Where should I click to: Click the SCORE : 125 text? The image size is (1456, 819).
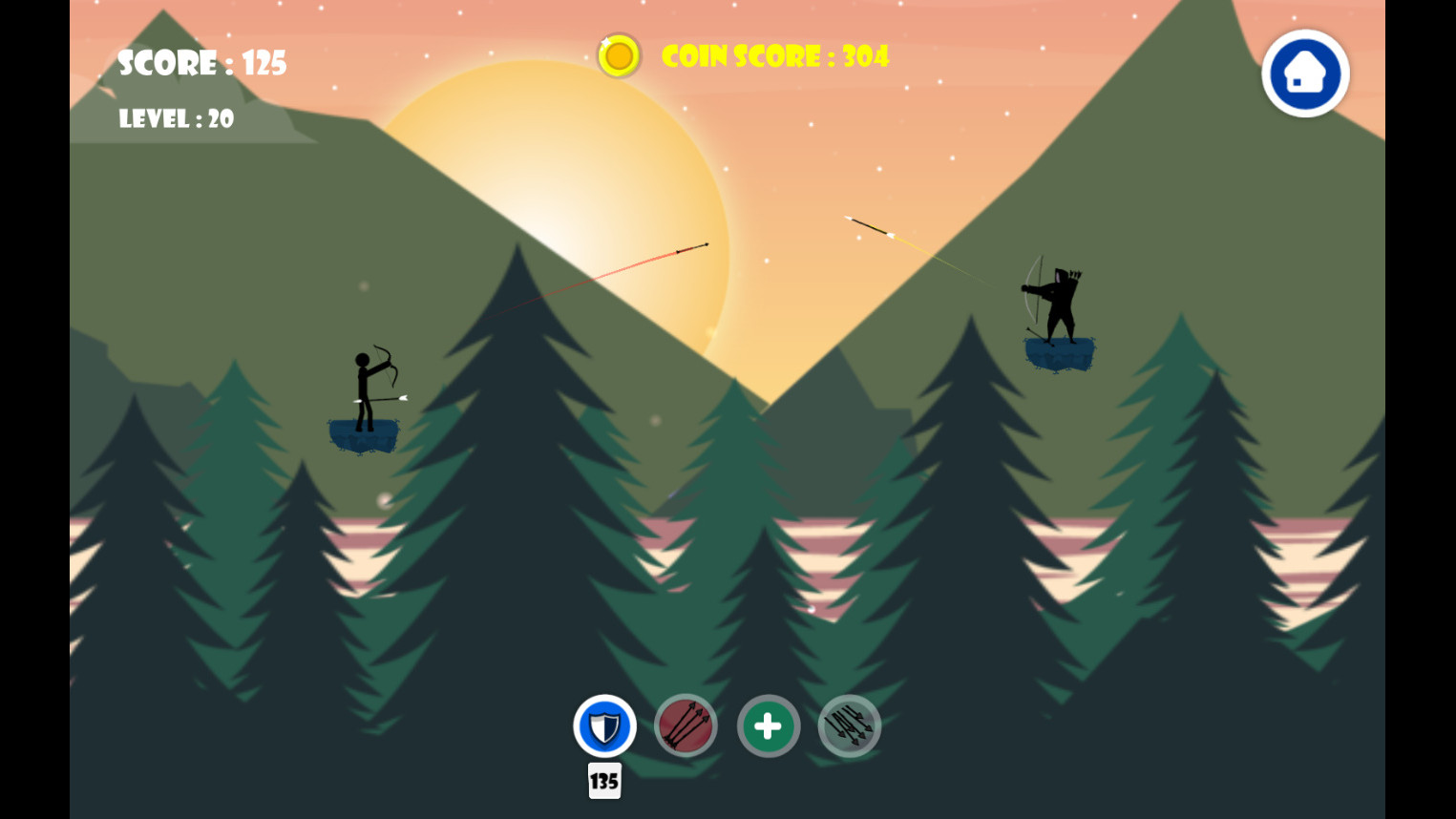pyautogui.click(x=201, y=63)
